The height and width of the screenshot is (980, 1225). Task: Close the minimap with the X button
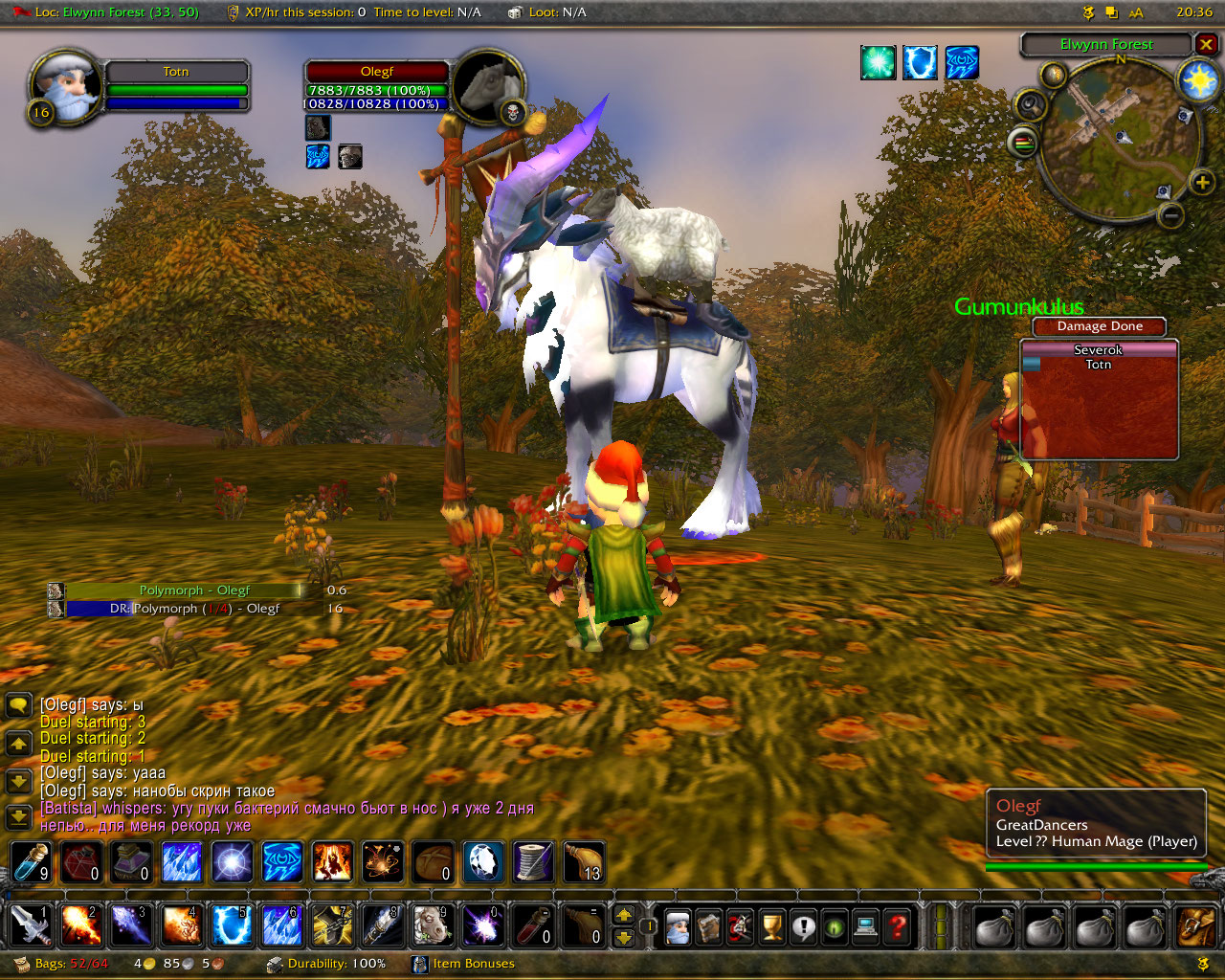[x=1206, y=44]
